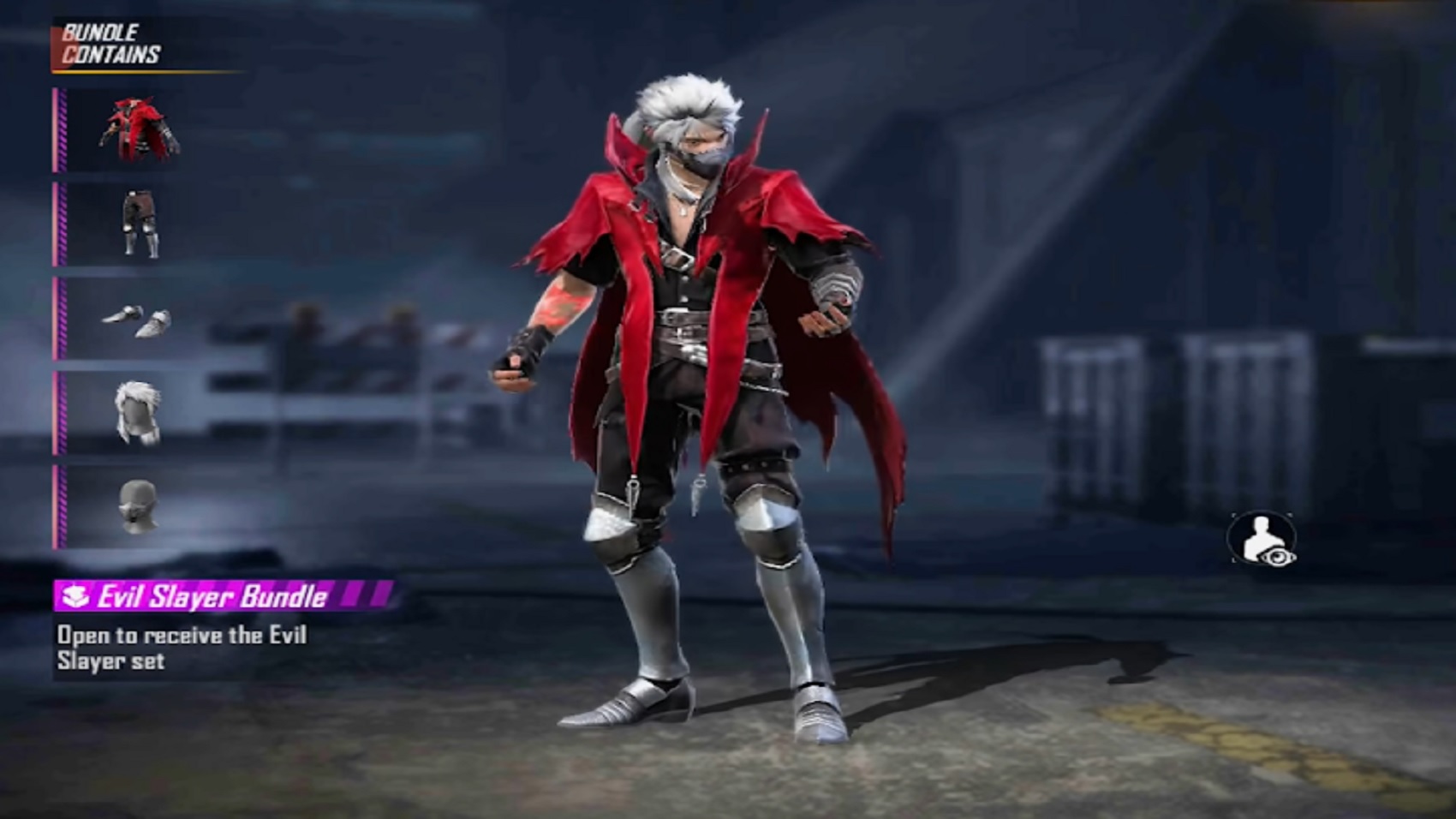Click the topmost item slot in the sidebar
1456x819 pixels.
click(142, 130)
